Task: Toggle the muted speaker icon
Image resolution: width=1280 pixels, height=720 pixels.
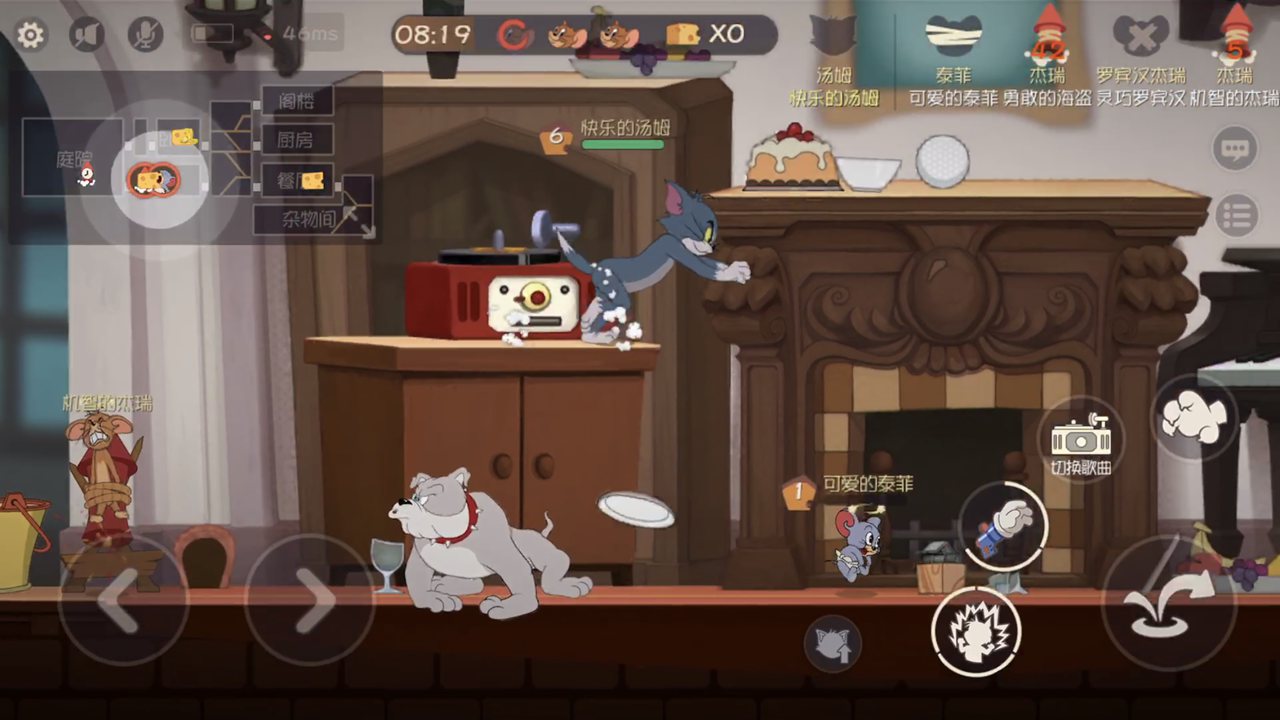Action: (x=87, y=36)
